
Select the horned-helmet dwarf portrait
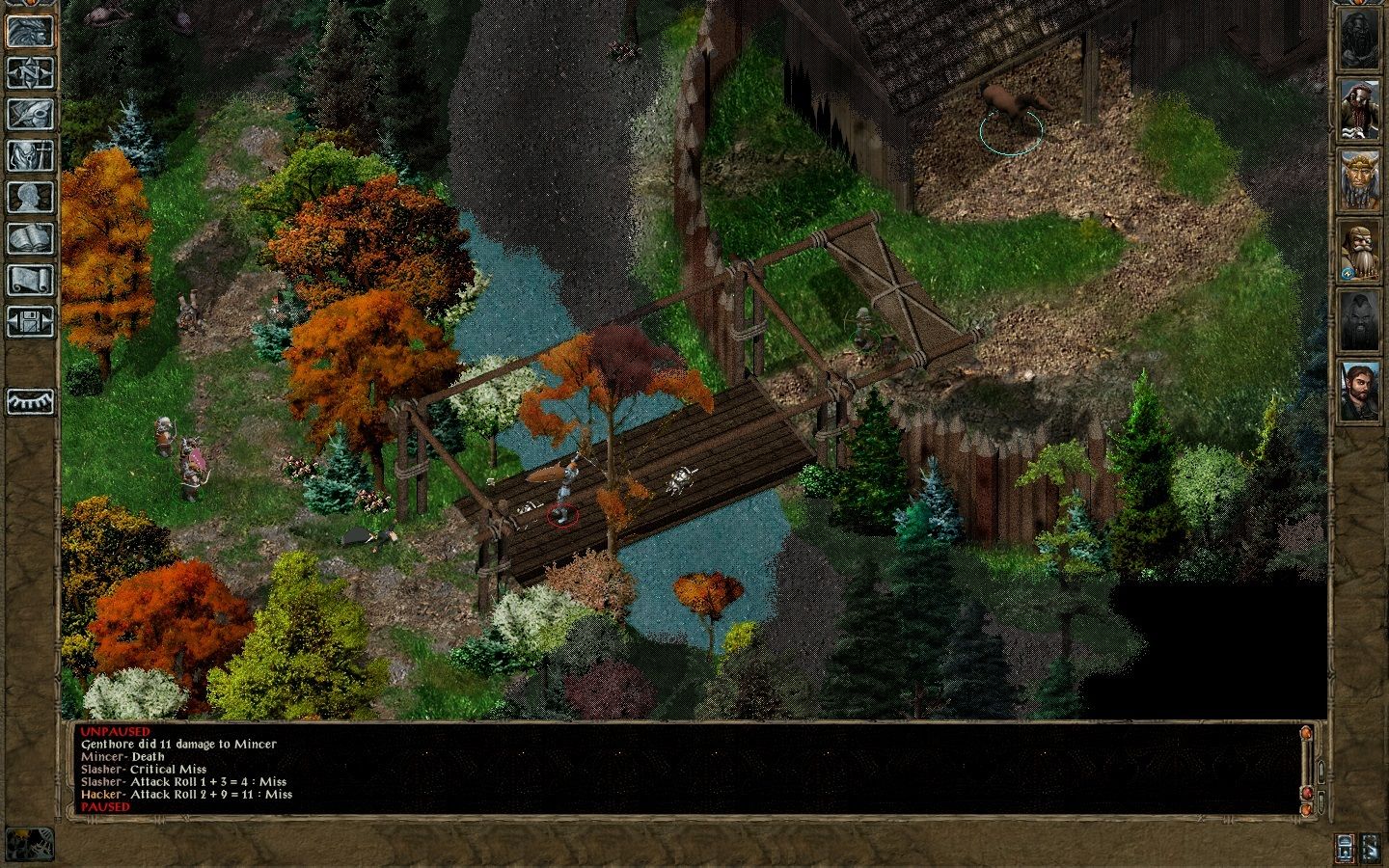[1358, 180]
